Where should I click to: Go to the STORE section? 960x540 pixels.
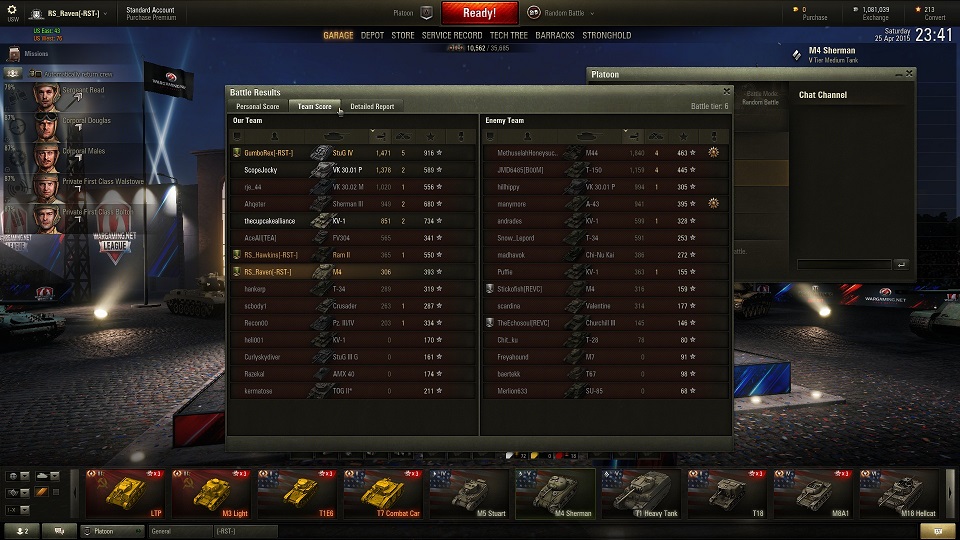[x=402, y=35]
